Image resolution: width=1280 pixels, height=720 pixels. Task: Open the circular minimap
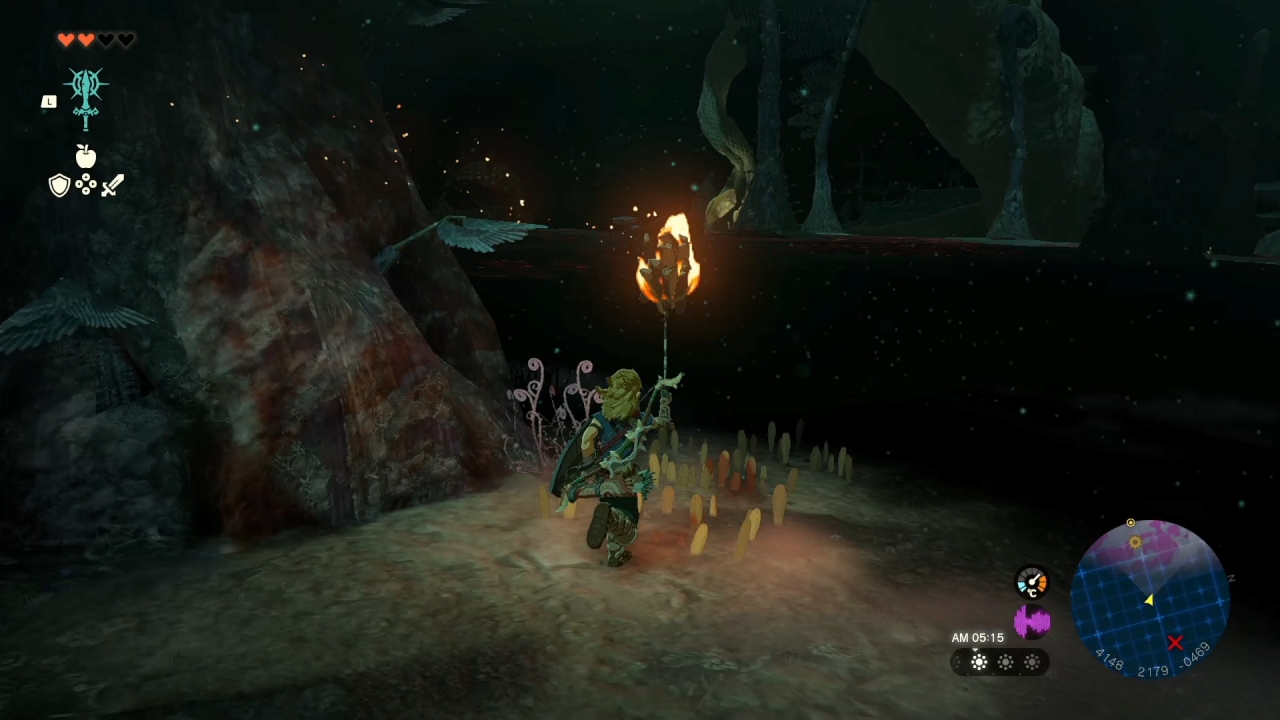[x=1150, y=598]
